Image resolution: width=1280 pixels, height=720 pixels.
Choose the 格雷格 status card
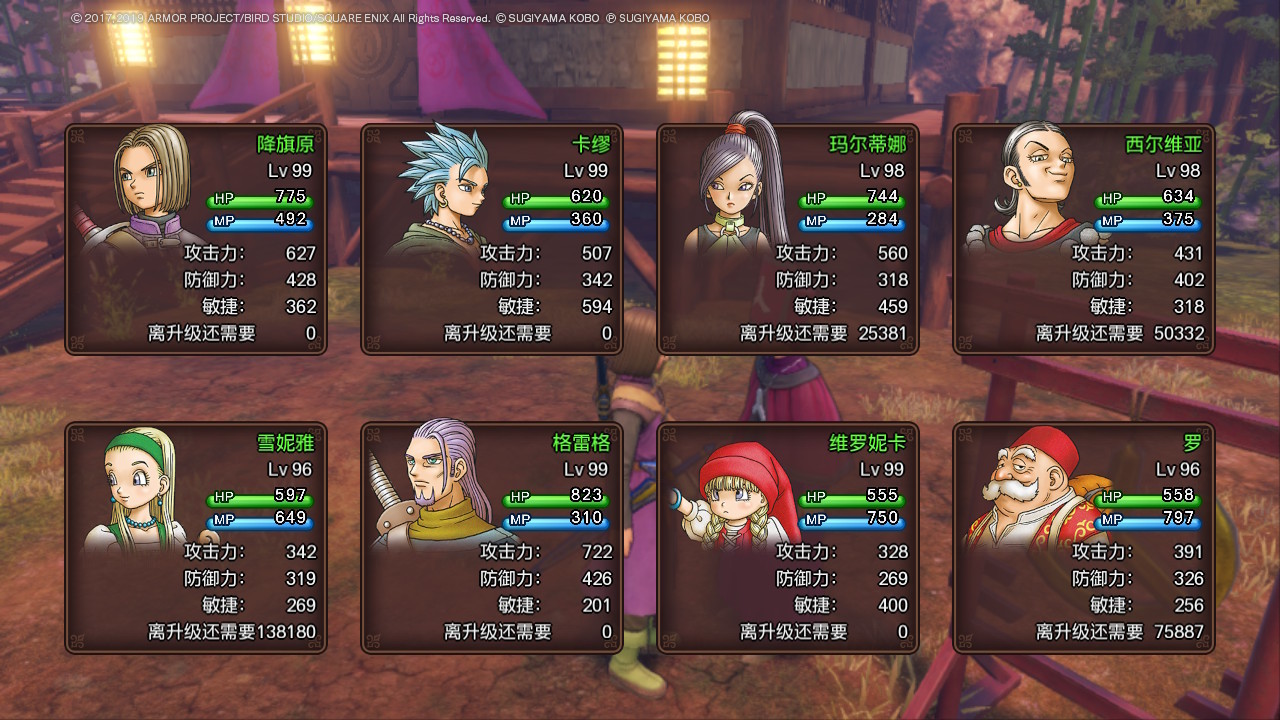(x=492, y=538)
